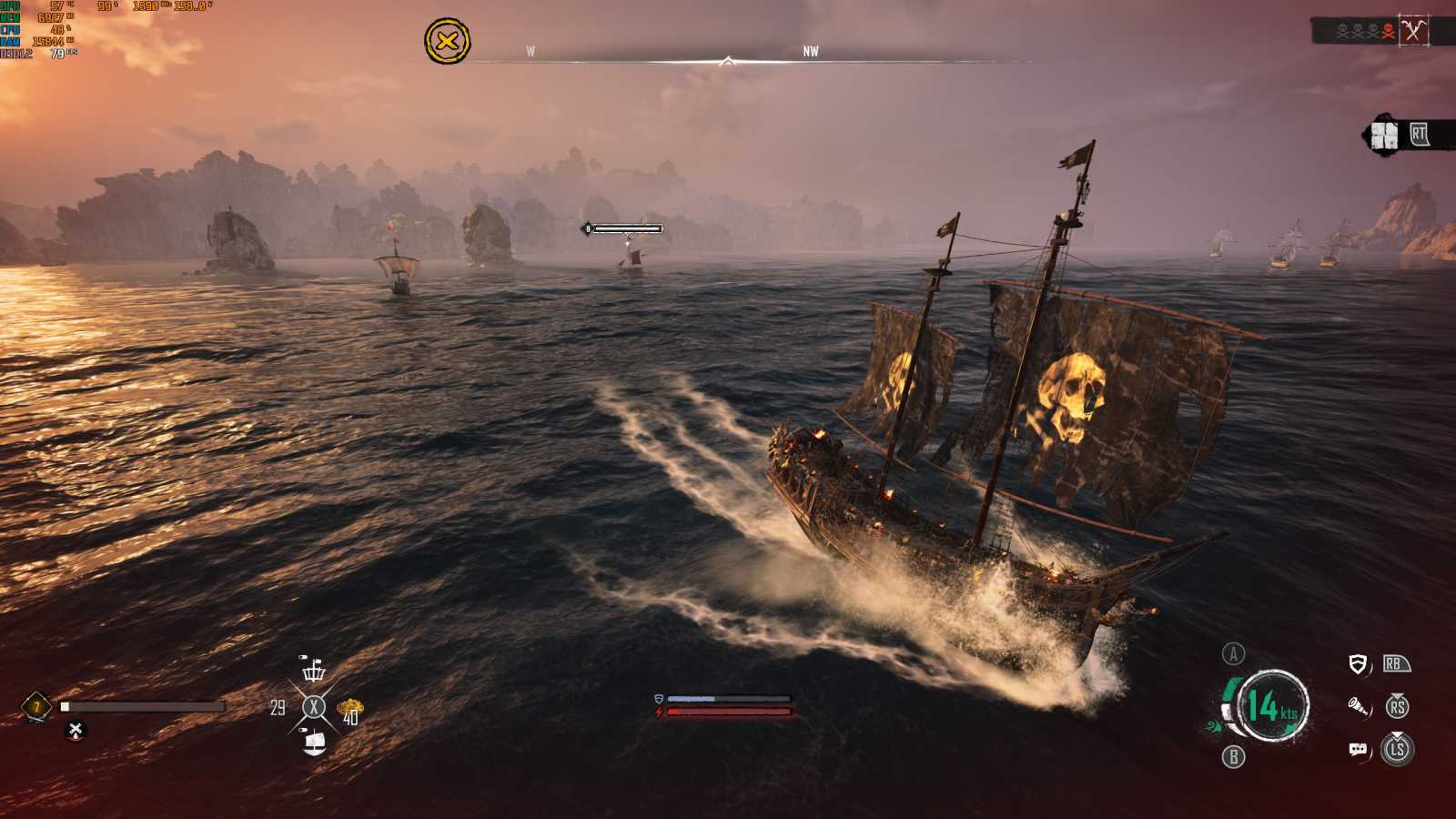This screenshot has height=819, width=1456.
Task: Select the crow's nest icon on quick wheel
Action: pos(314,671)
